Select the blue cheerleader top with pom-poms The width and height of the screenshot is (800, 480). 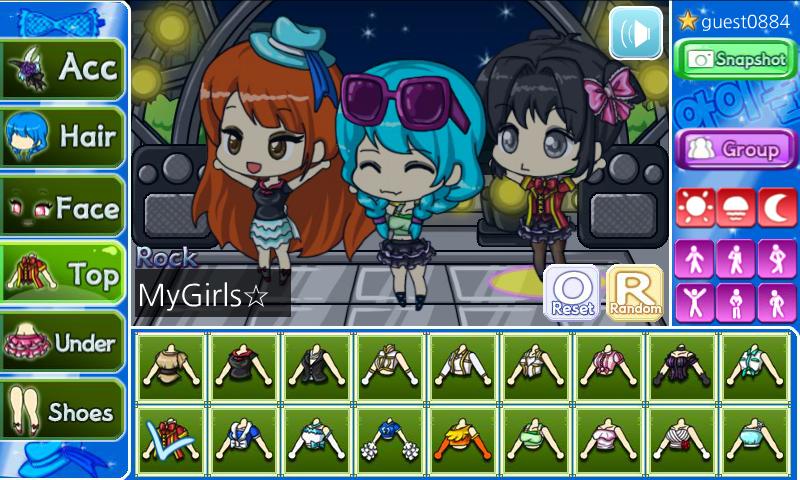click(390, 440)
